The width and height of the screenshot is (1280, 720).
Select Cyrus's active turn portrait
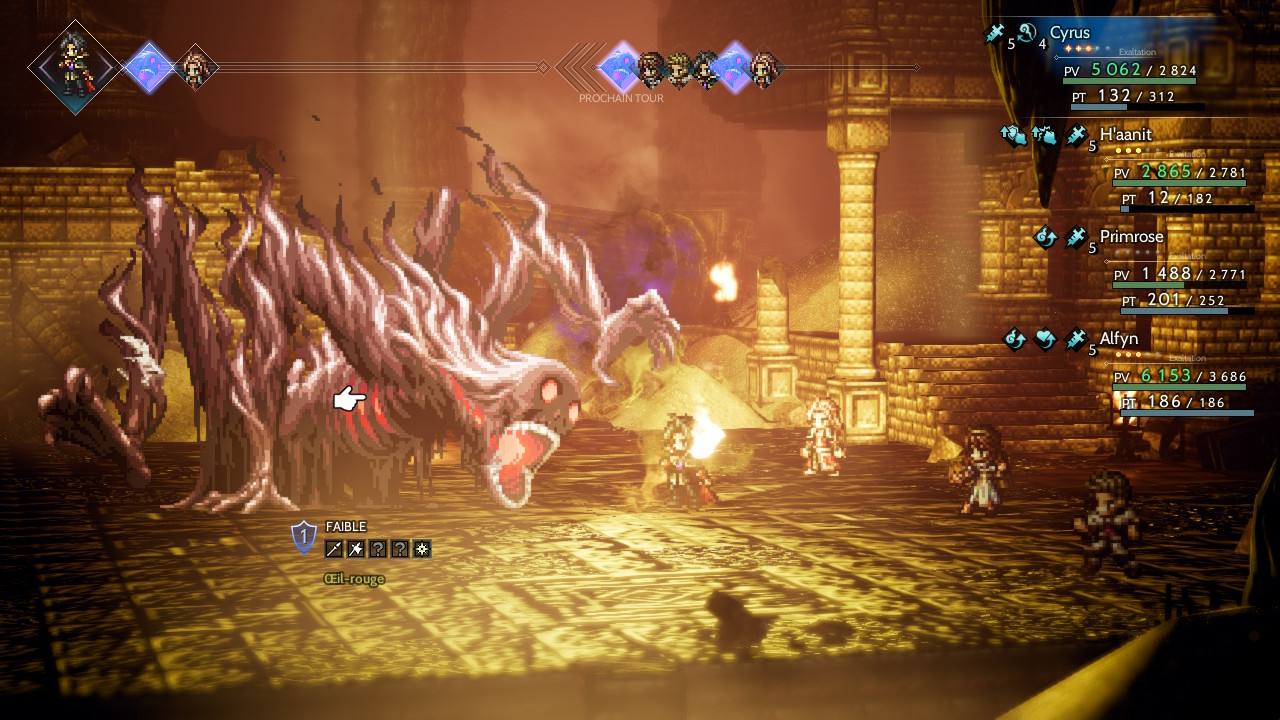(75, 67)
